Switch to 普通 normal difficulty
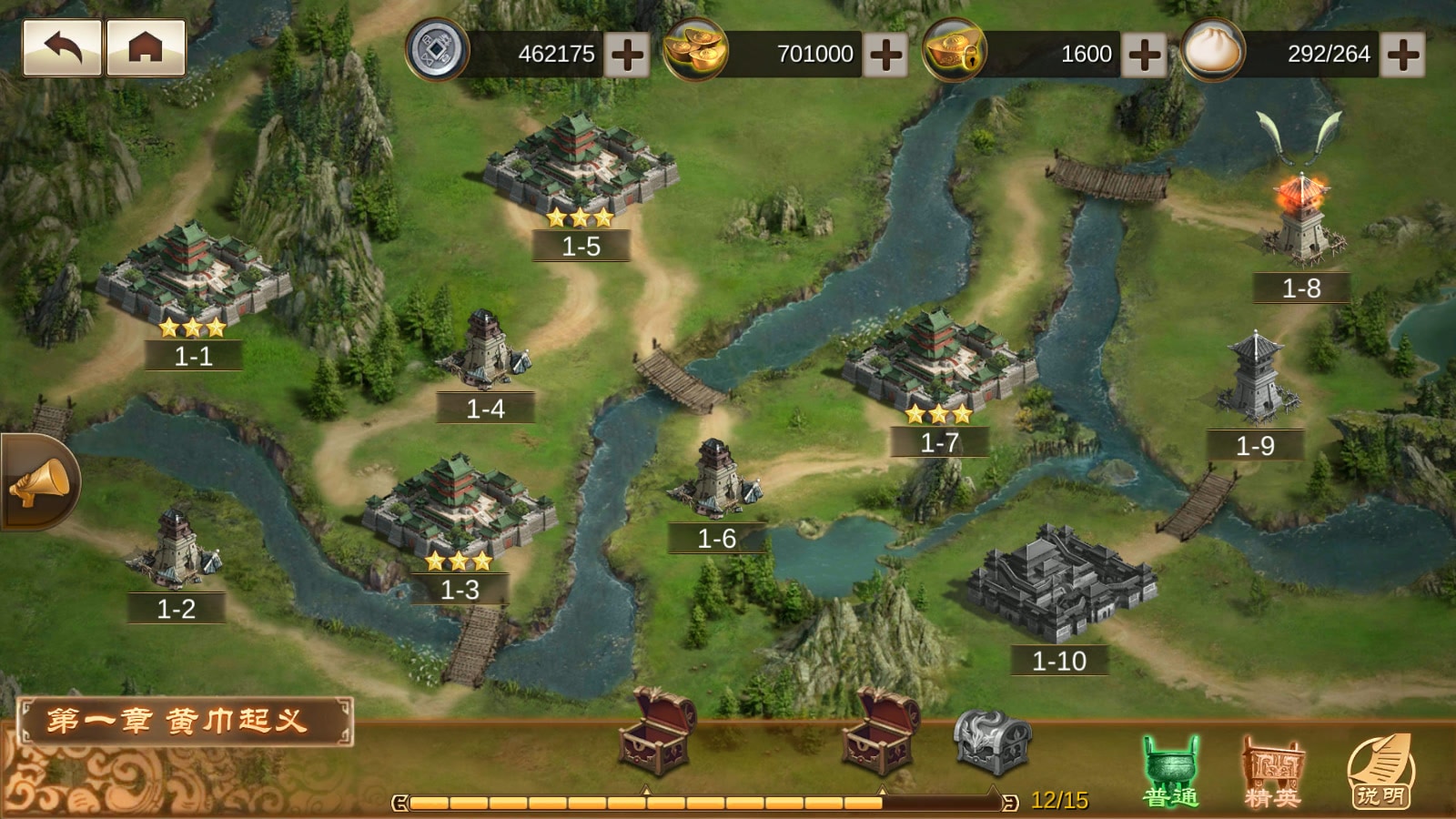Viewport: 1456px width, 819px height. pos(1171,772)
